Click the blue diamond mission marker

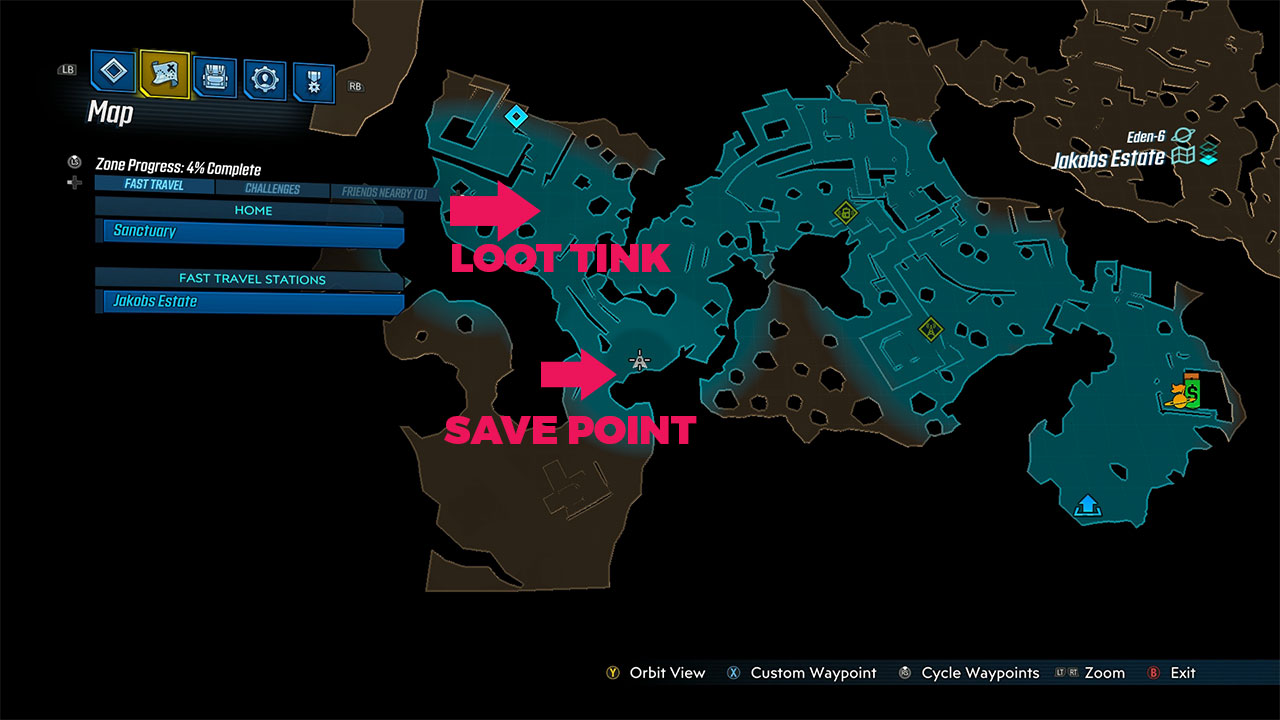516,115
